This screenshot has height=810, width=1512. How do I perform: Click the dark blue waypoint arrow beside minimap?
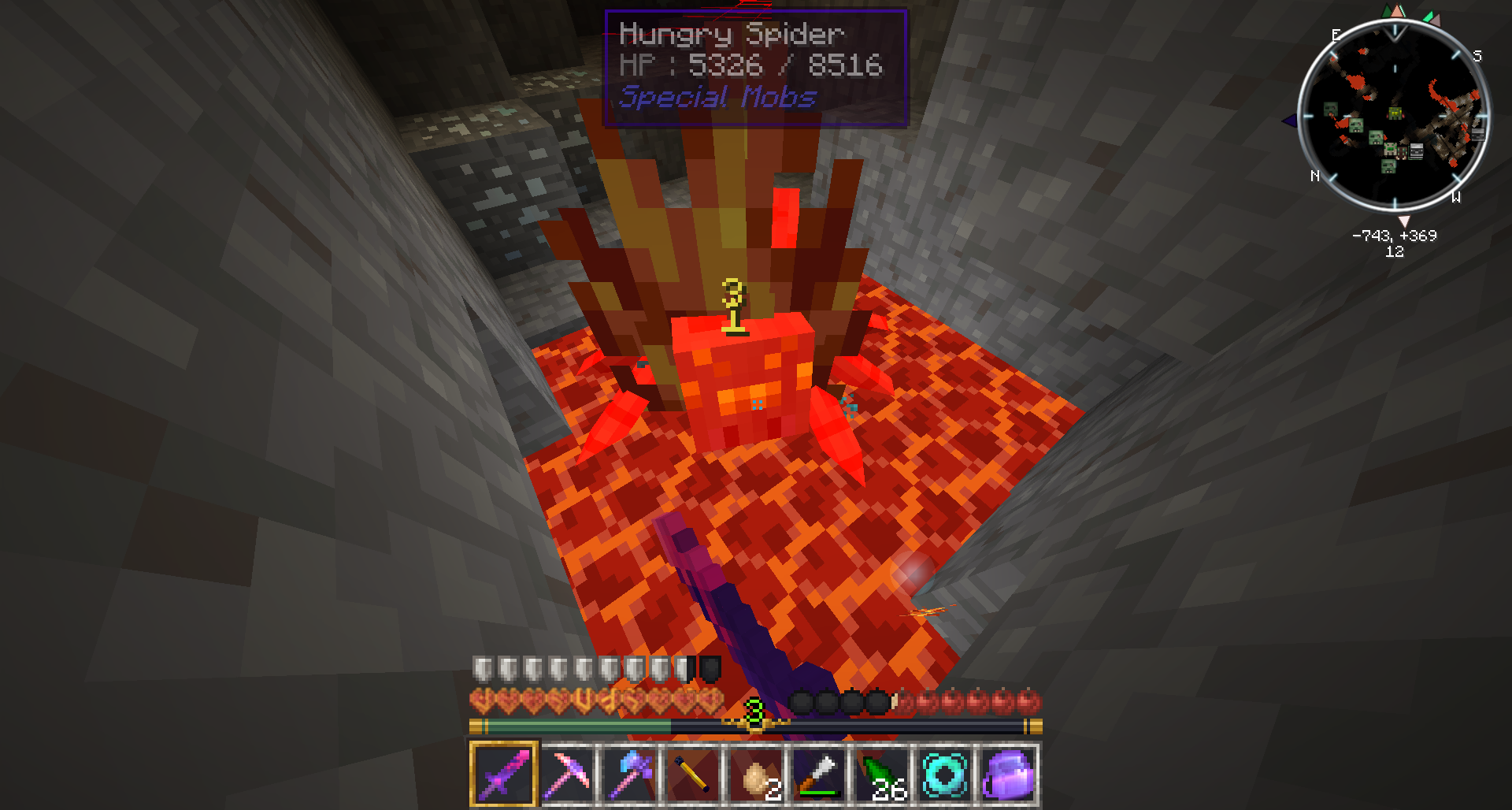tap(1289, 121)
